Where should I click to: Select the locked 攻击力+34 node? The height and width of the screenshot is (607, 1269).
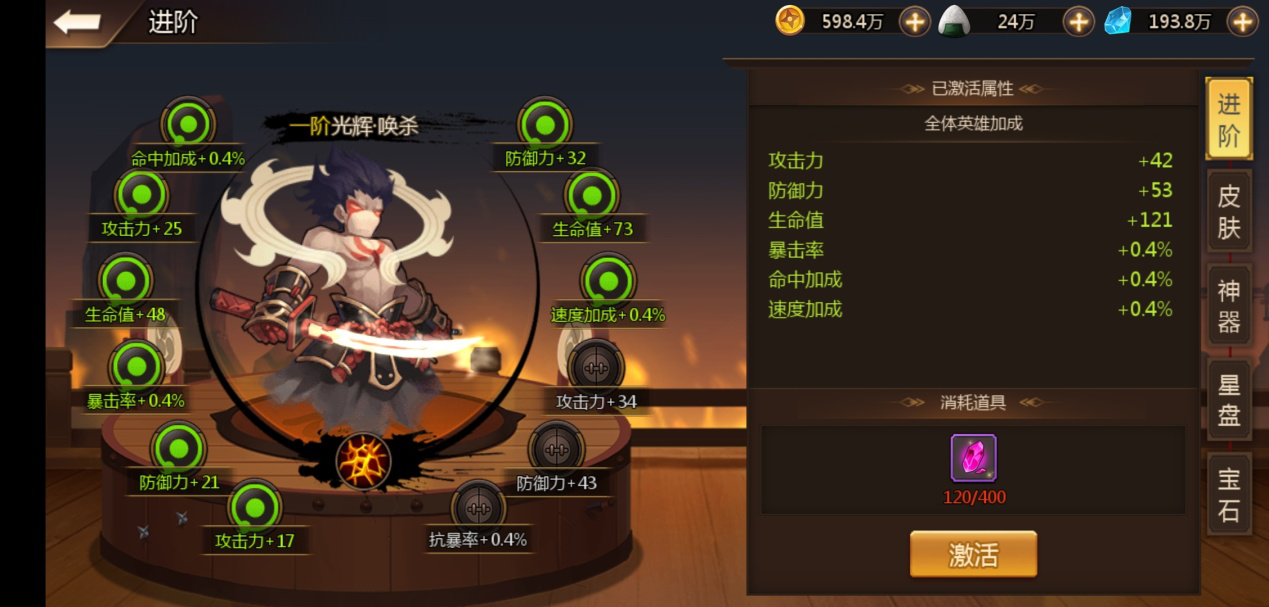click(596, 366)
